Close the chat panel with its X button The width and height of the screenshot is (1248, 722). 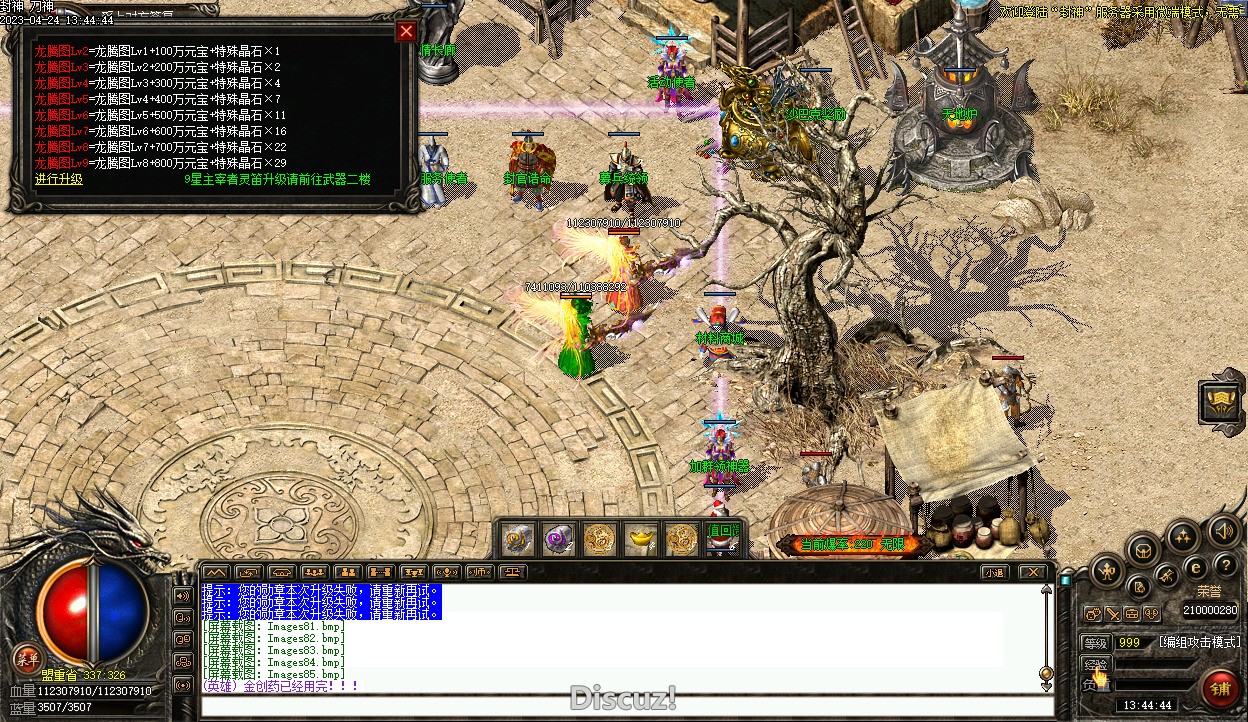tap(1032, 573)
